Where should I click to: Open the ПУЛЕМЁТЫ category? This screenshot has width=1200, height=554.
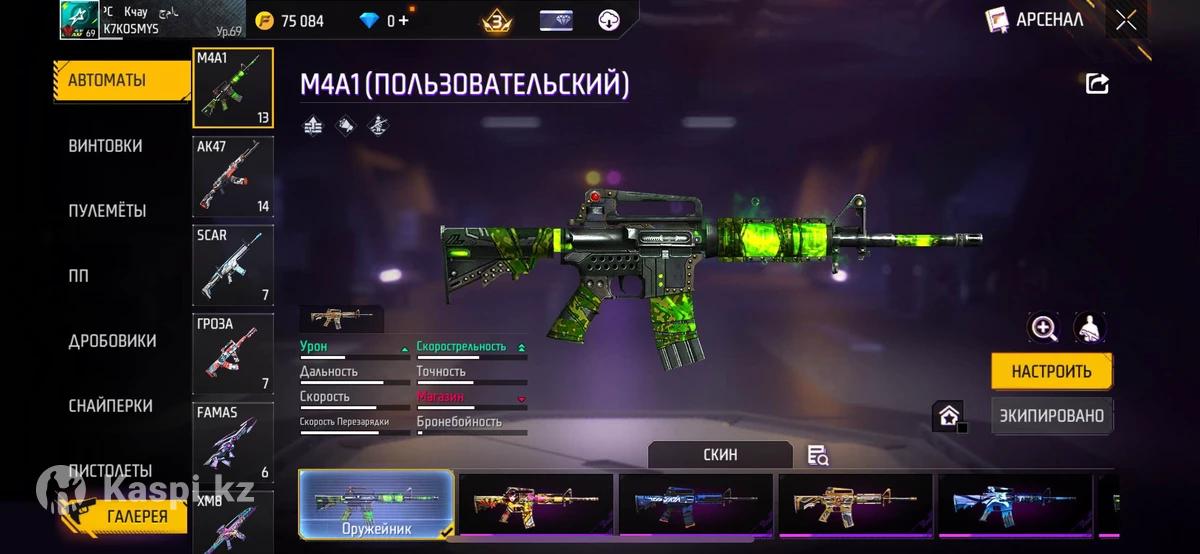[108, 211]
